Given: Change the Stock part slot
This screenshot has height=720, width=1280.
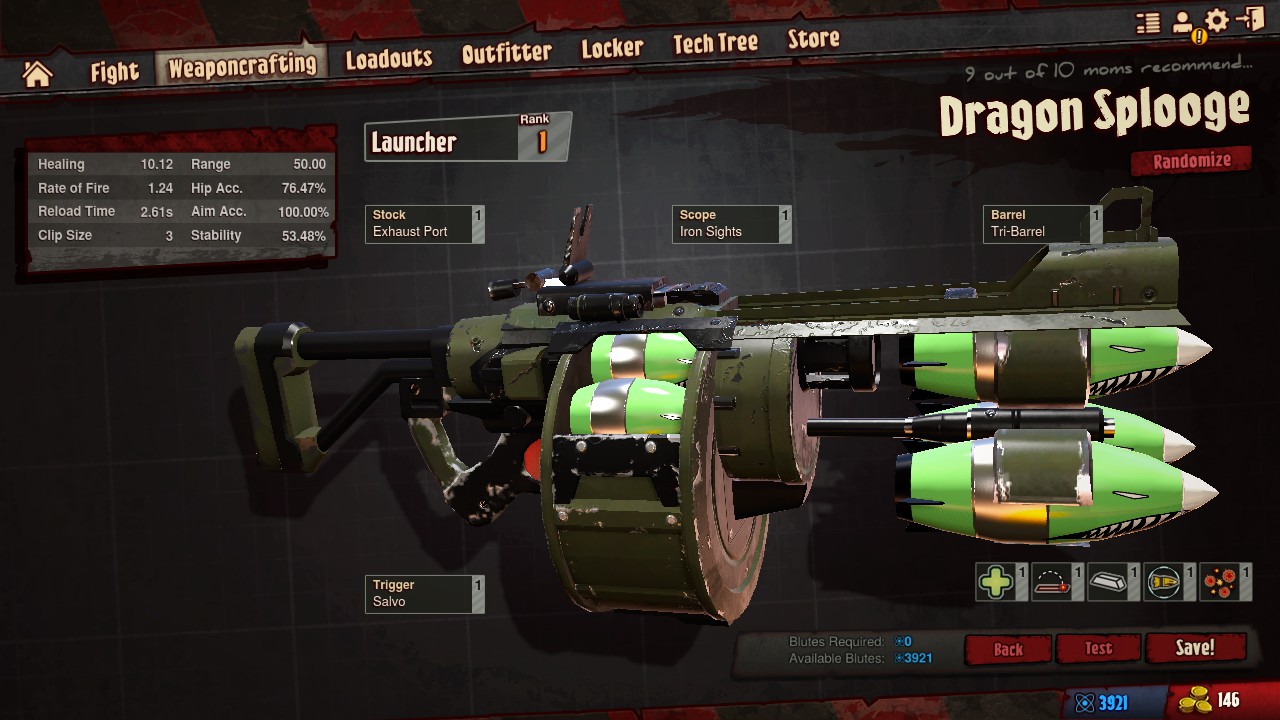Looking at the screenshot, I should pyautogui.click(x=424, y=224).
